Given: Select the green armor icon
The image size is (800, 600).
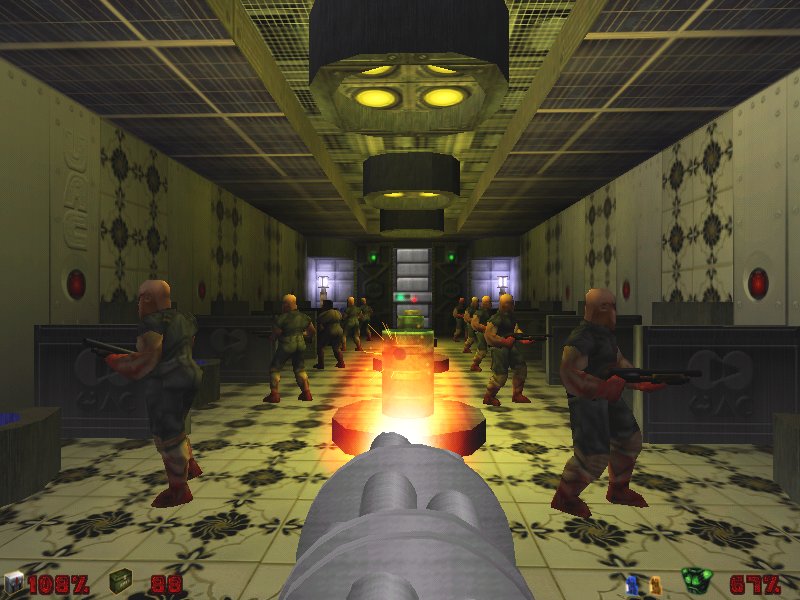Looking at the screenshot, I should coord(694,581).
